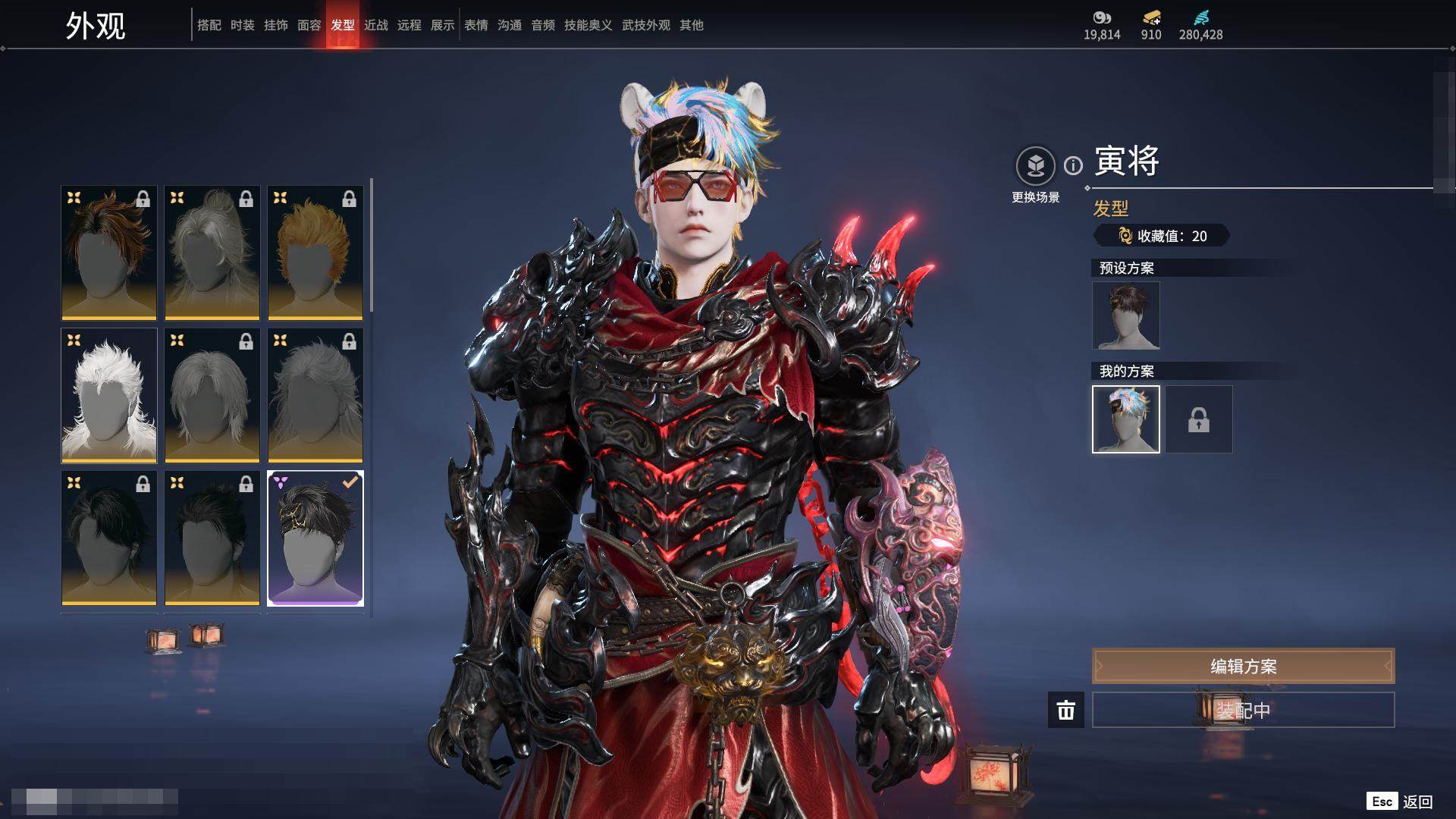Open the 其他 tab
This screenshot has width=1456, height=819.
click(692, 25)
